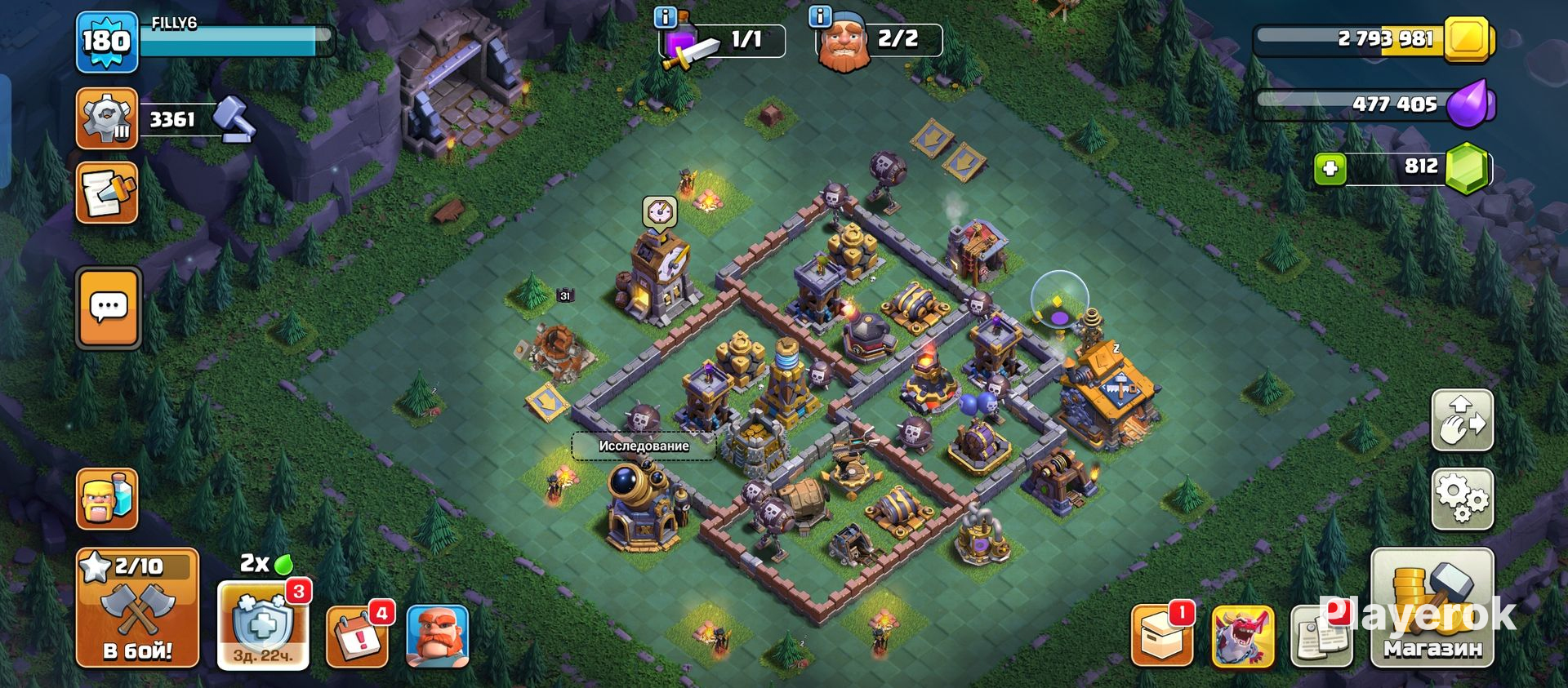Viewport: 1568px width, 688px height.
Task: Start a battle with the В бой! button
Action: click(x=137, y=608)
